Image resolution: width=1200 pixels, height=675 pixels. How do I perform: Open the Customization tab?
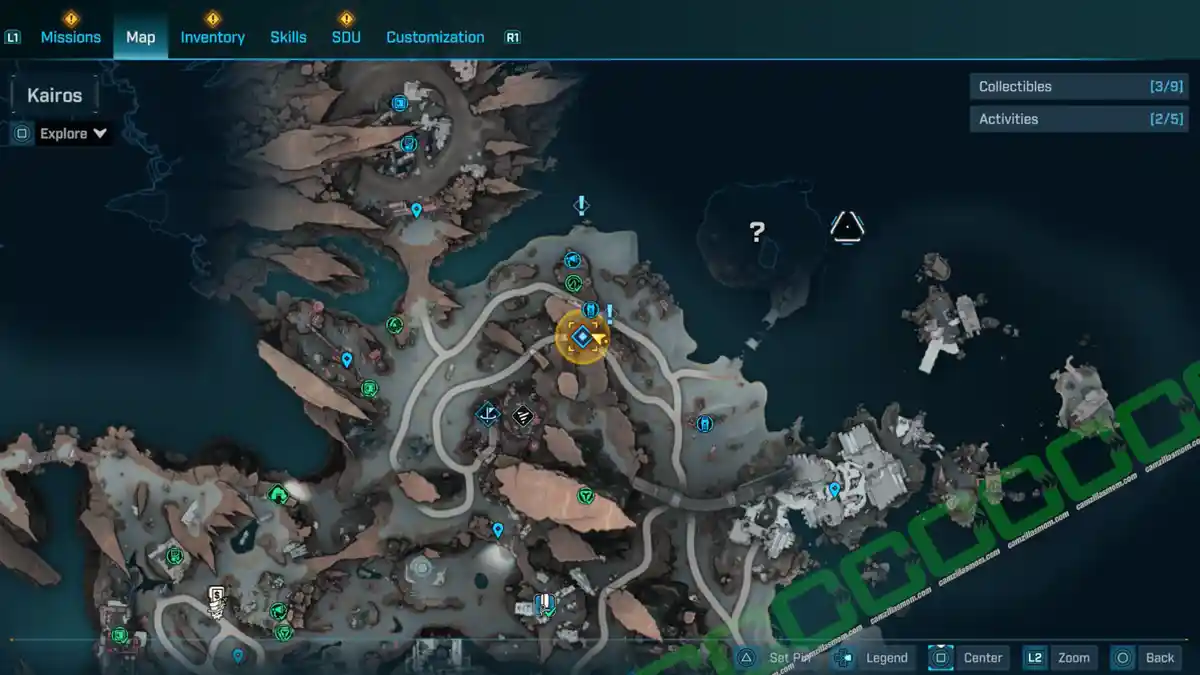coord(435,37)
